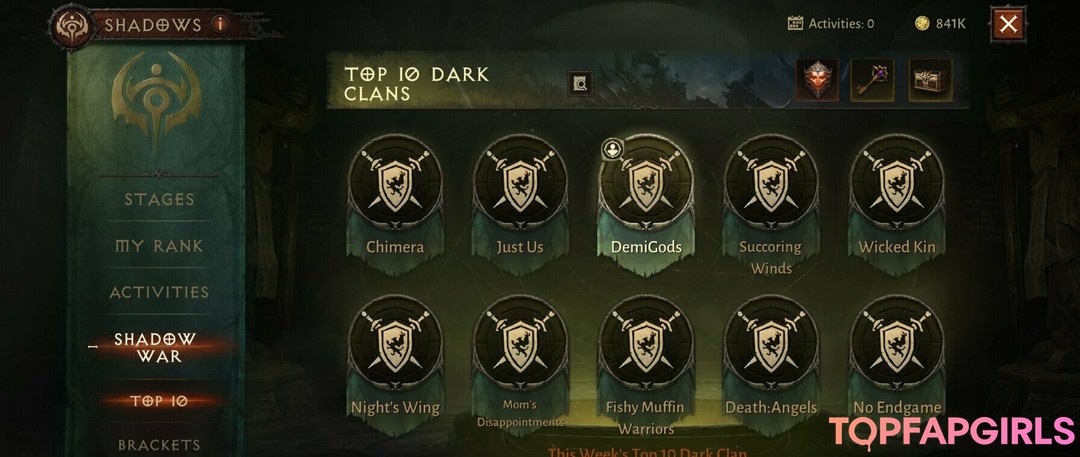Select the Chimera clan emblem
The width and height of the screenshot is (1080, 457).
click(x=395, y=185)
